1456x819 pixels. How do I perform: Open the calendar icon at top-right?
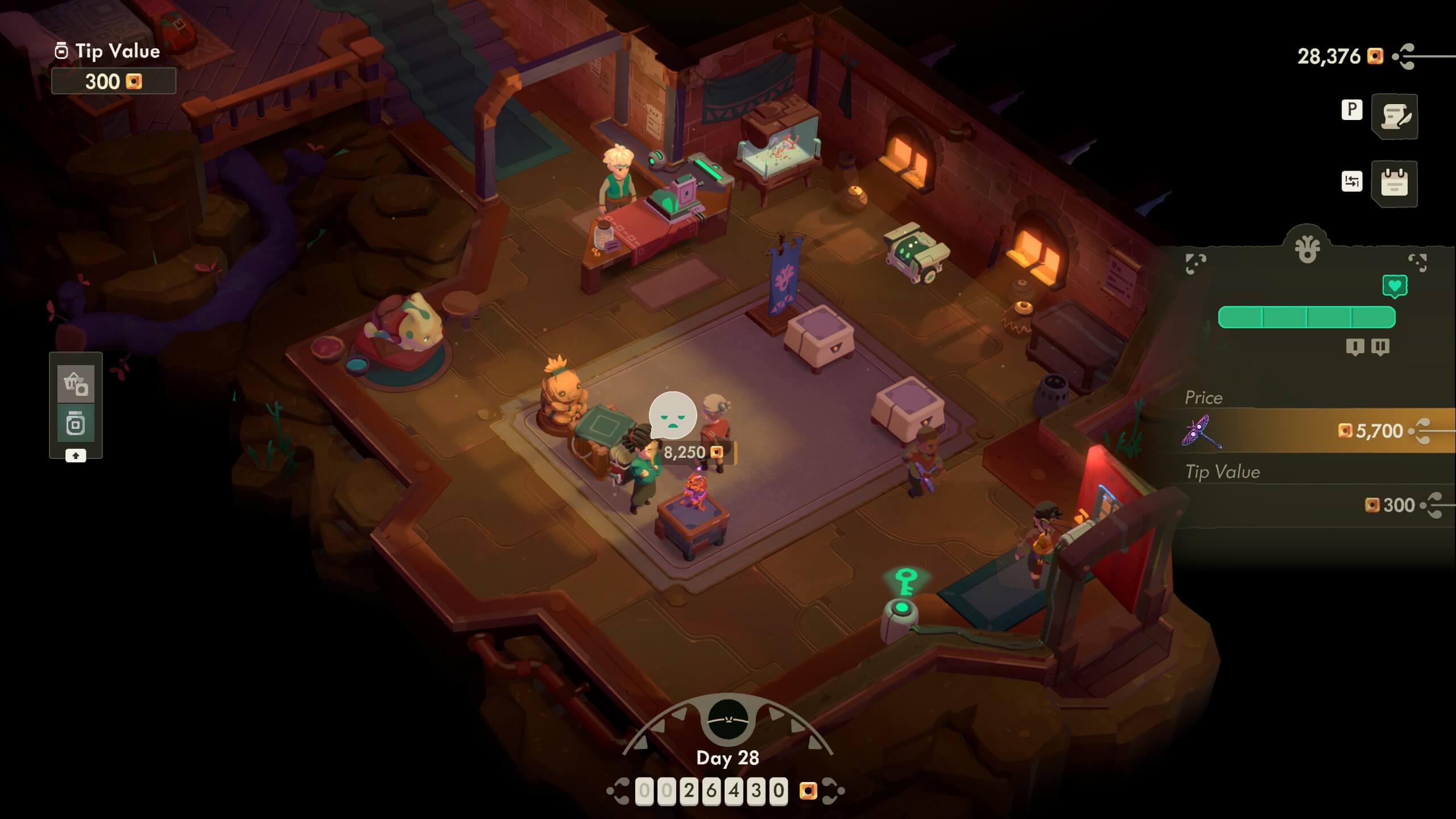pyautogui.click(x=1394, y=184)
